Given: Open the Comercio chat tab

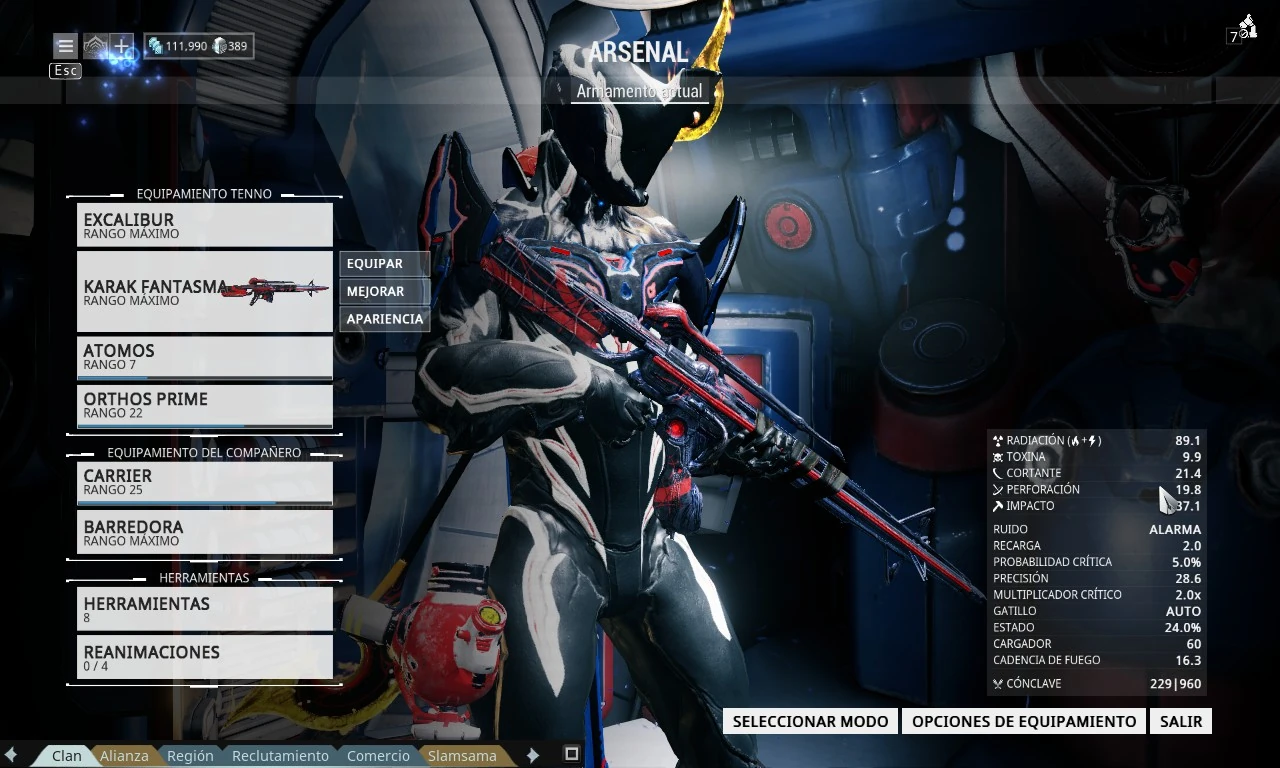Looking at the screenshot, I should coord(378,756).
